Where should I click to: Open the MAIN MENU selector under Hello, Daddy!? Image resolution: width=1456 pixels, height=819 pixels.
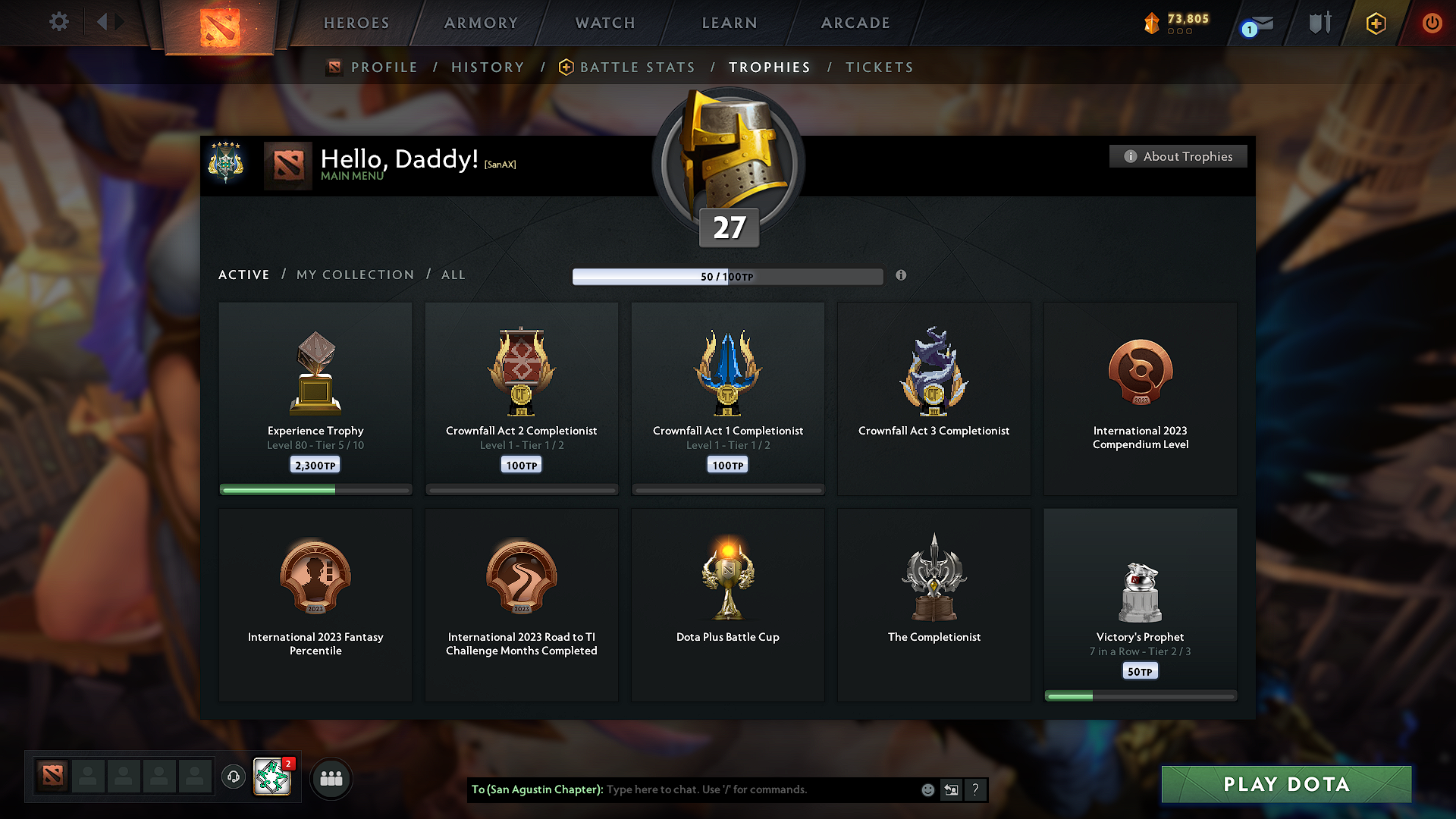352,176
